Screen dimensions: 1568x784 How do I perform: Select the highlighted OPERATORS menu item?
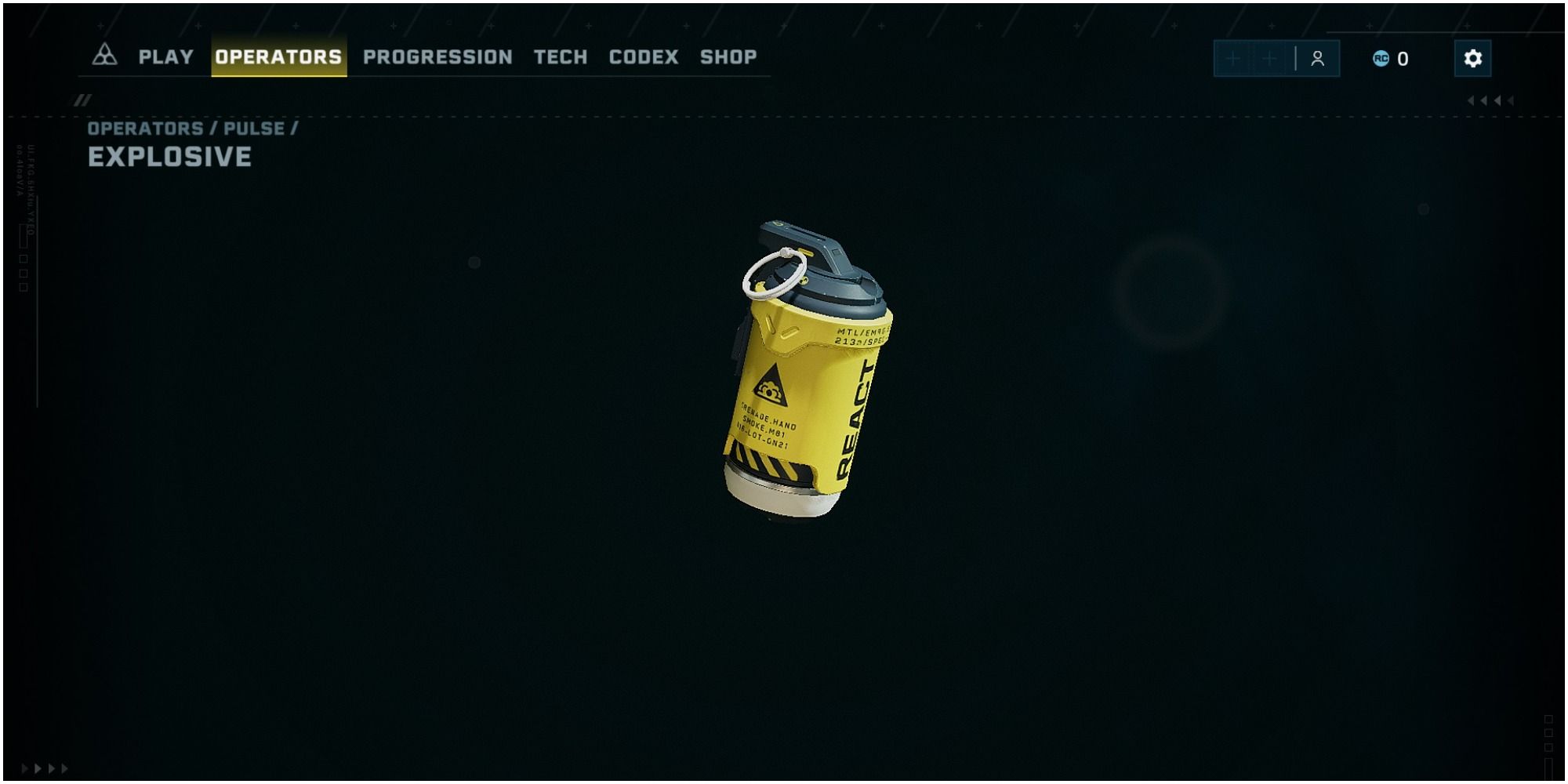279,56
